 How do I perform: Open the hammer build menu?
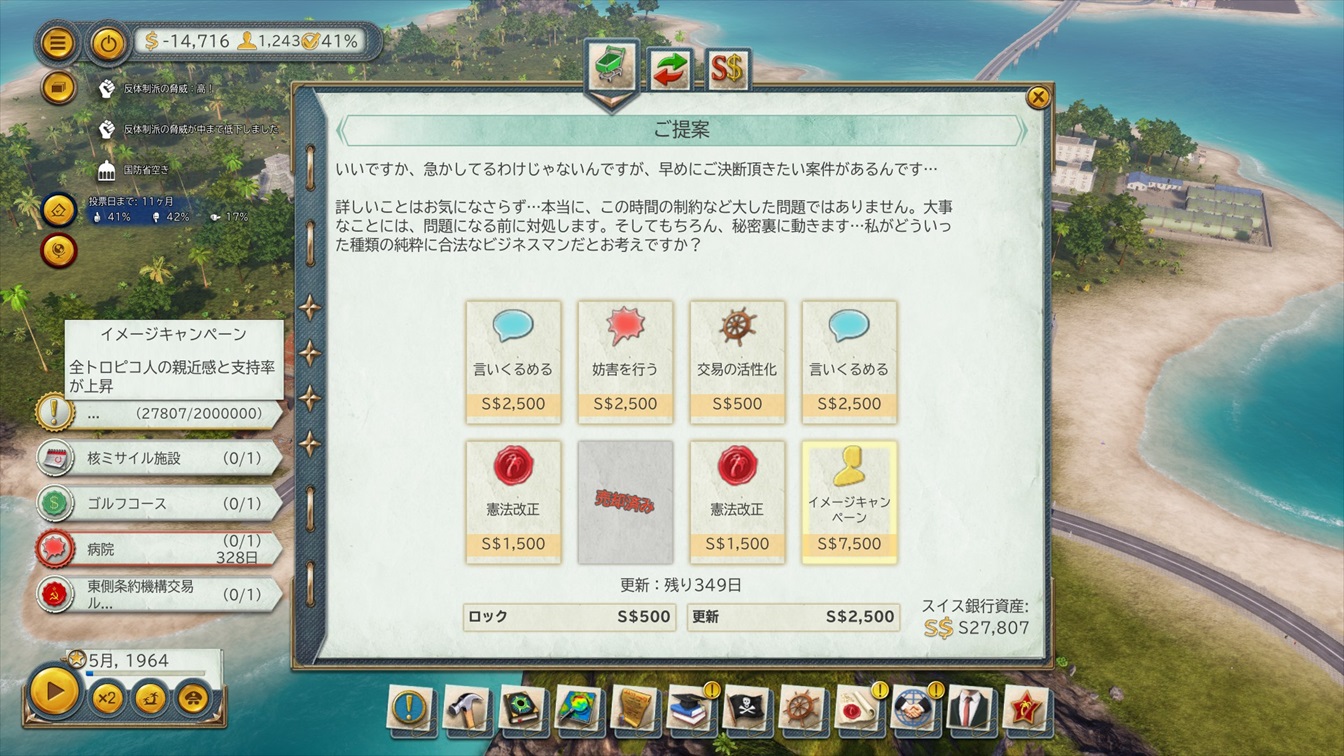click(x=465, y=708)
